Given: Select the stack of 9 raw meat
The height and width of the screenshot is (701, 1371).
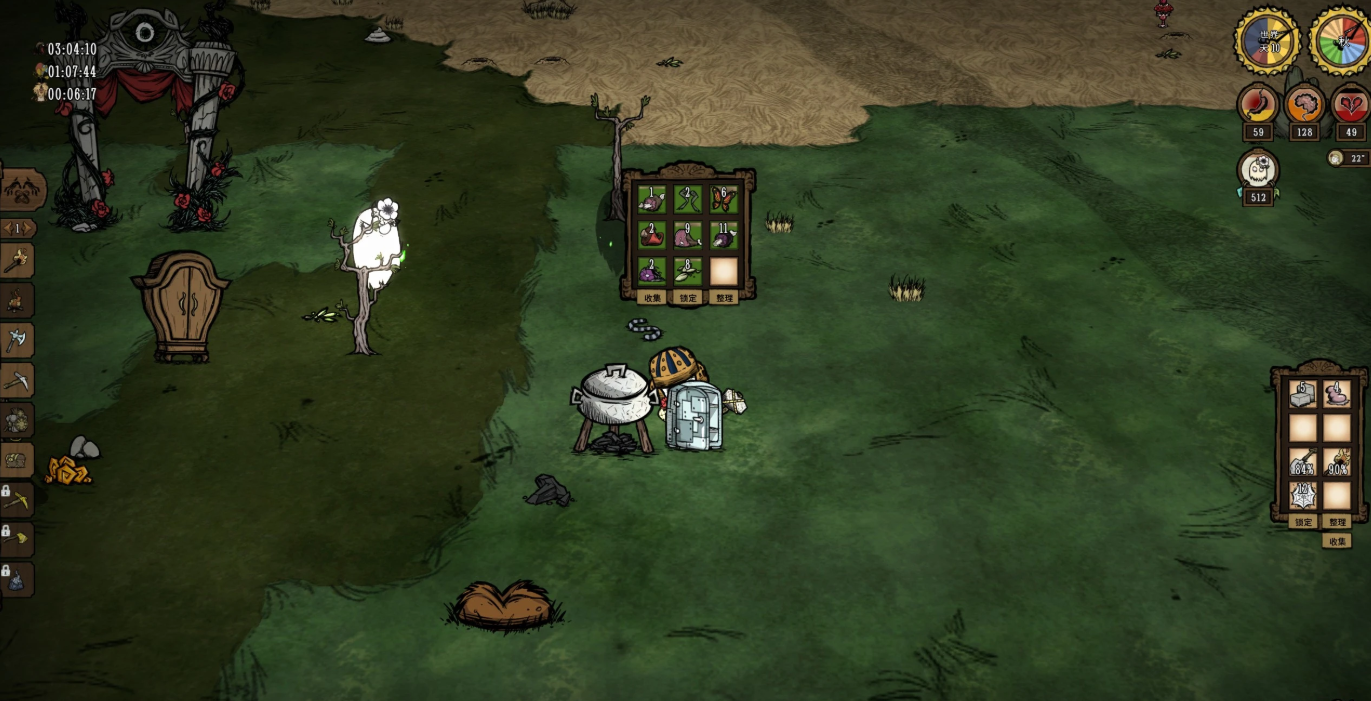Looking at the screenshot, I should [x=687, y=237].
